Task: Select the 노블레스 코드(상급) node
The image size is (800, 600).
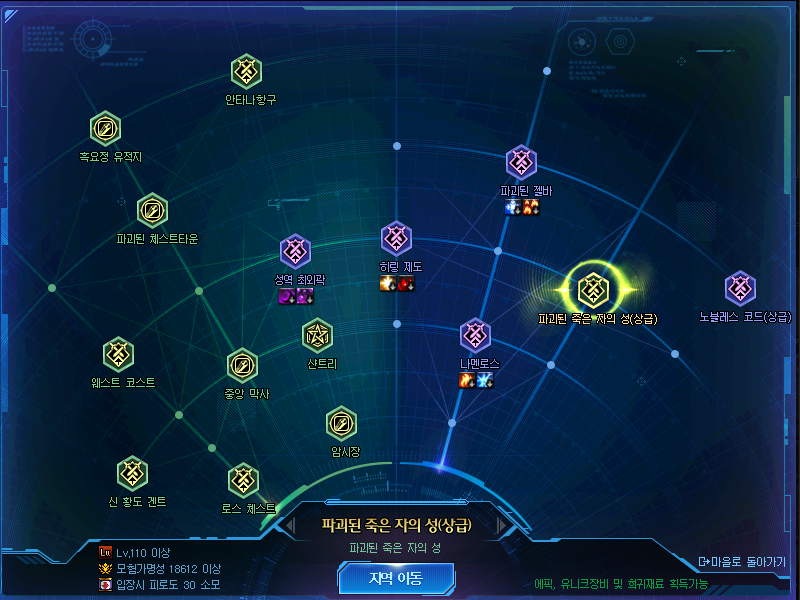Action: [x=740, y=288]
